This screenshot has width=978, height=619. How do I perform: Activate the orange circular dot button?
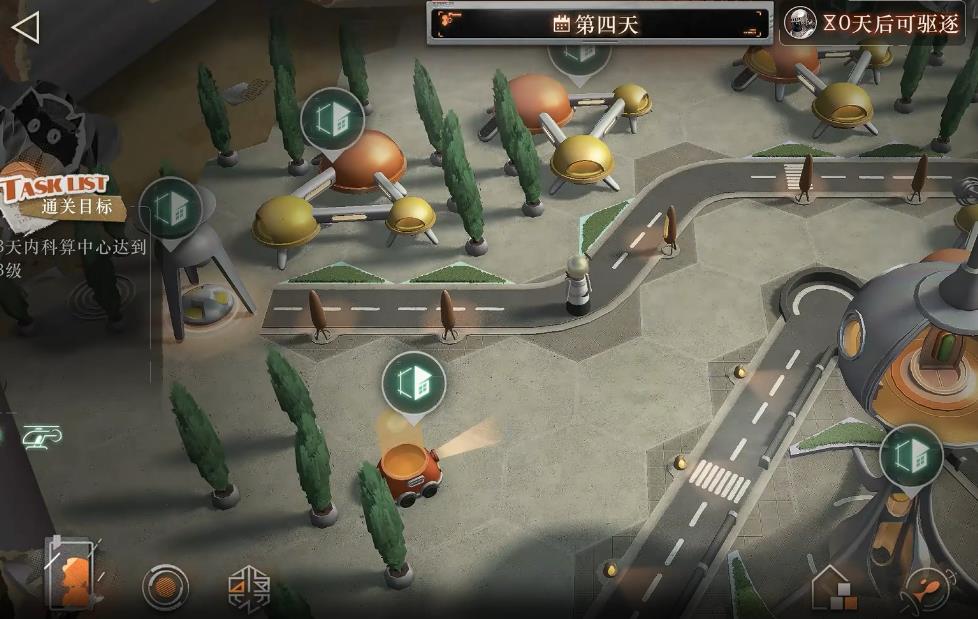tap(166, 586)
